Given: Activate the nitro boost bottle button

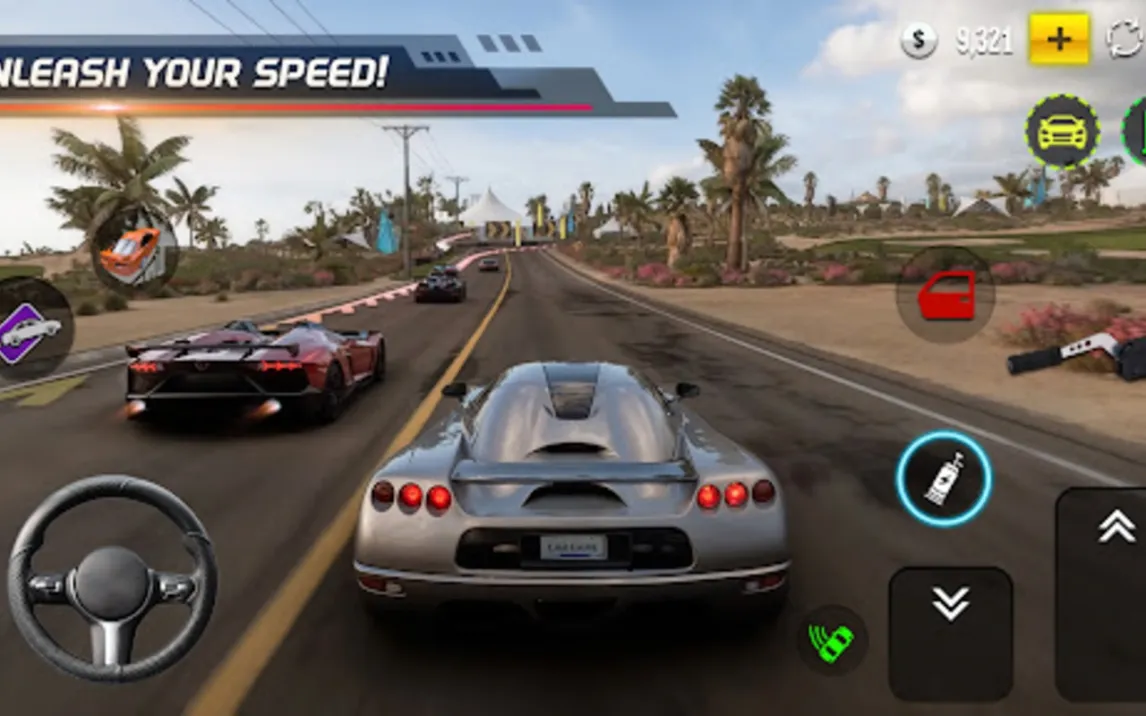Looking at the screenshot, I should point(943,479).
